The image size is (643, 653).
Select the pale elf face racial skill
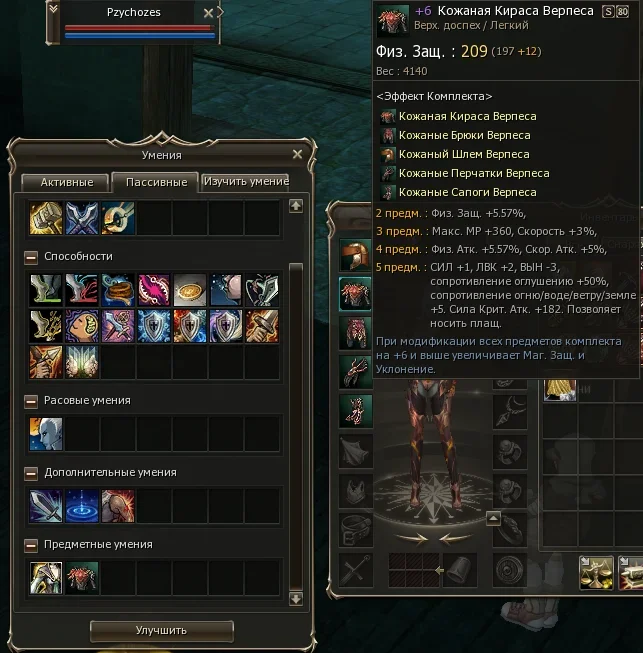[46, 434]
